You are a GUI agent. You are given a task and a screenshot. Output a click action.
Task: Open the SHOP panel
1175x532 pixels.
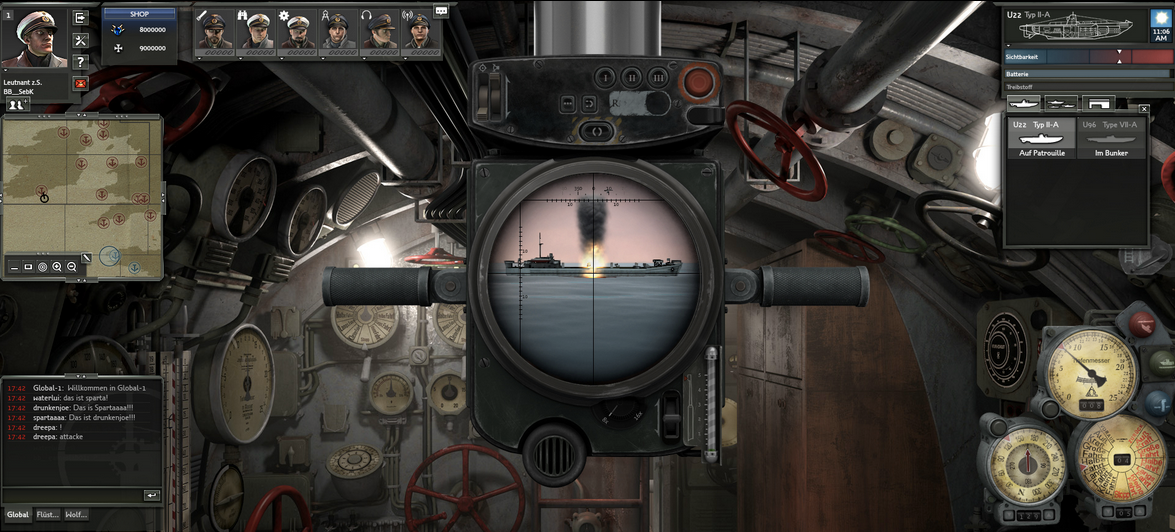pyautogui.click(x=140, y=14)
